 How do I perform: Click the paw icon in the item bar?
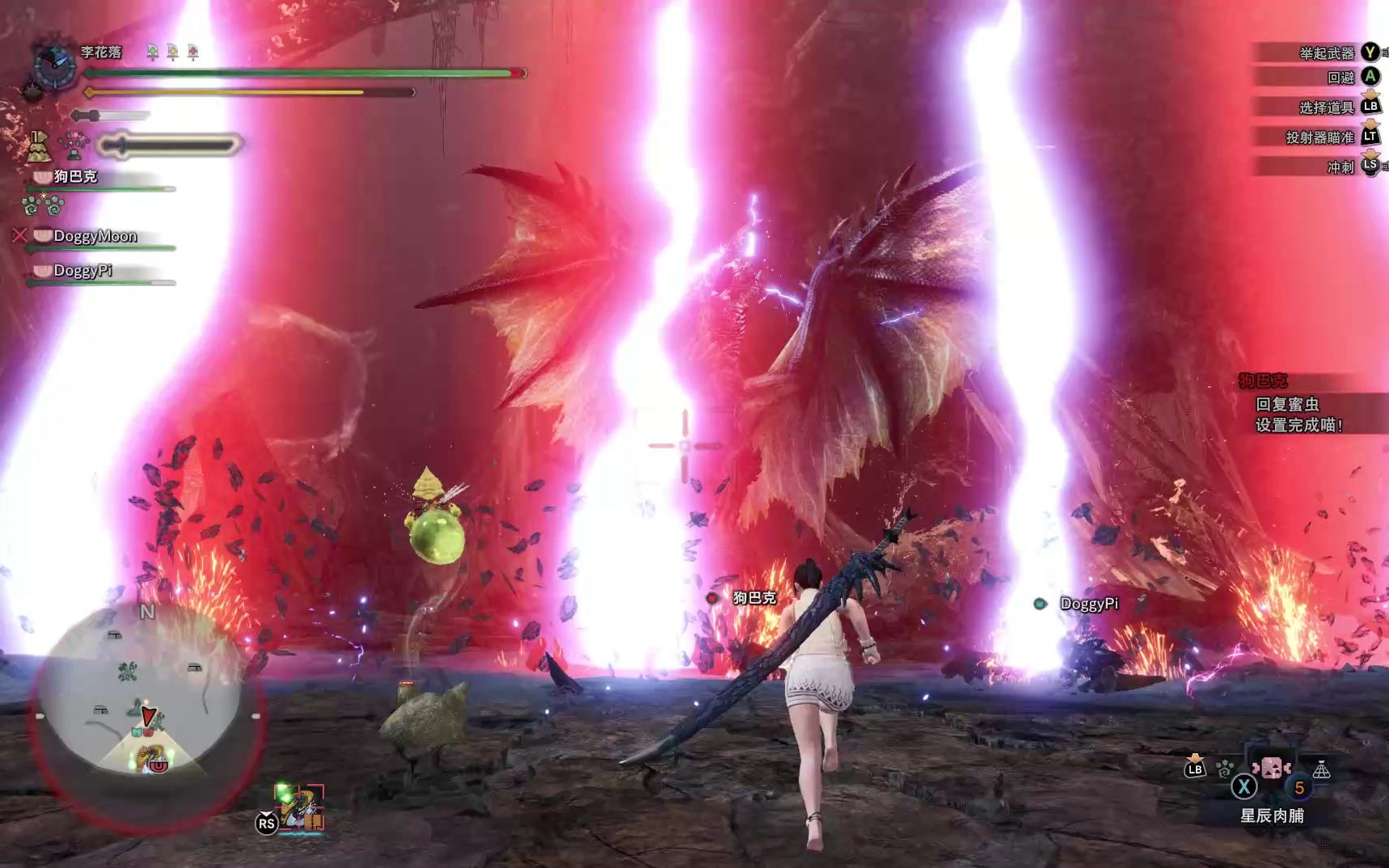click(x=1225, y=769)
